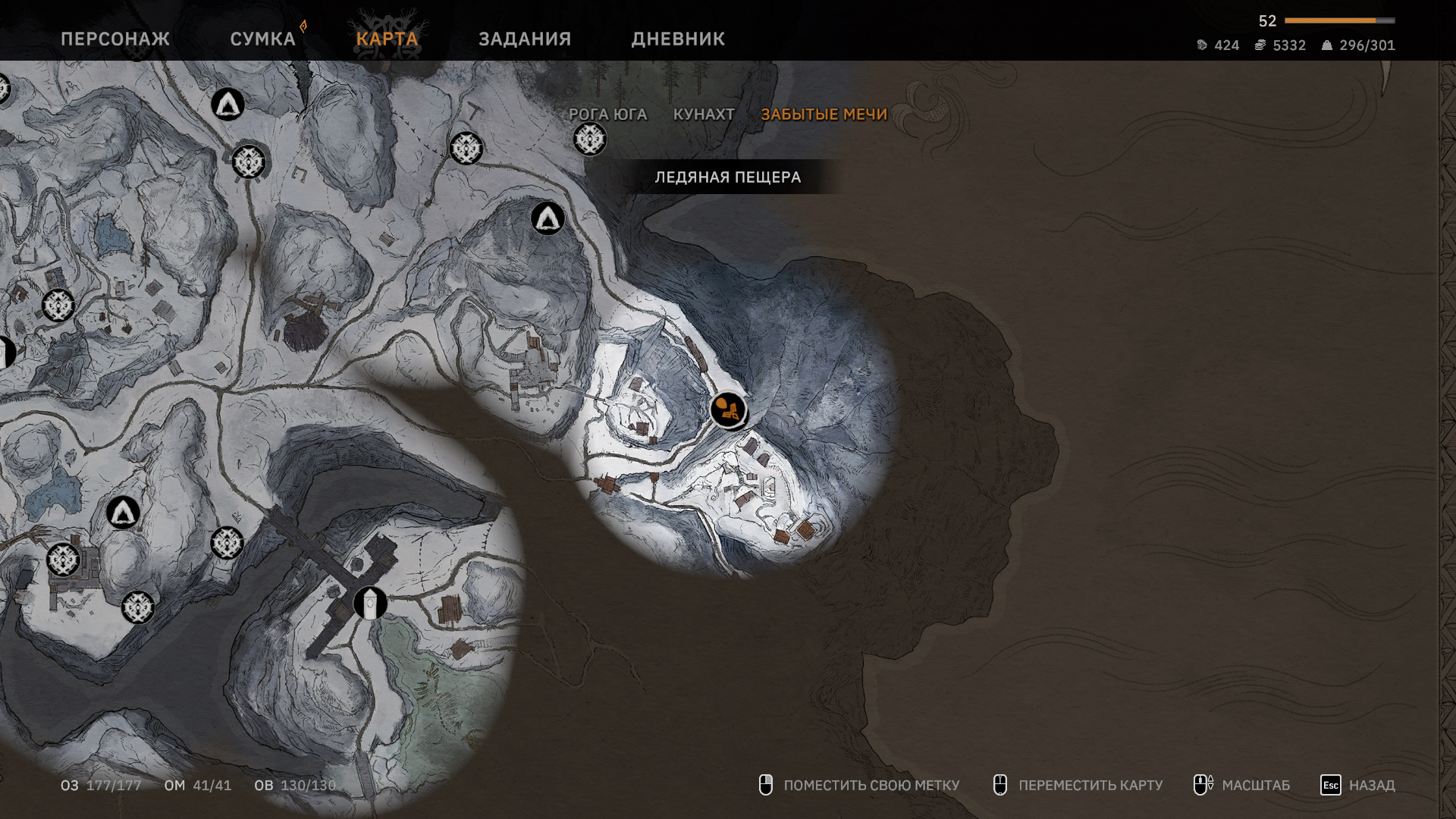Image resolution: width=1456 pixels, height=819 pixels.
Task: Switch map region to Рога Юга
Action: click(x=607, y=115)
